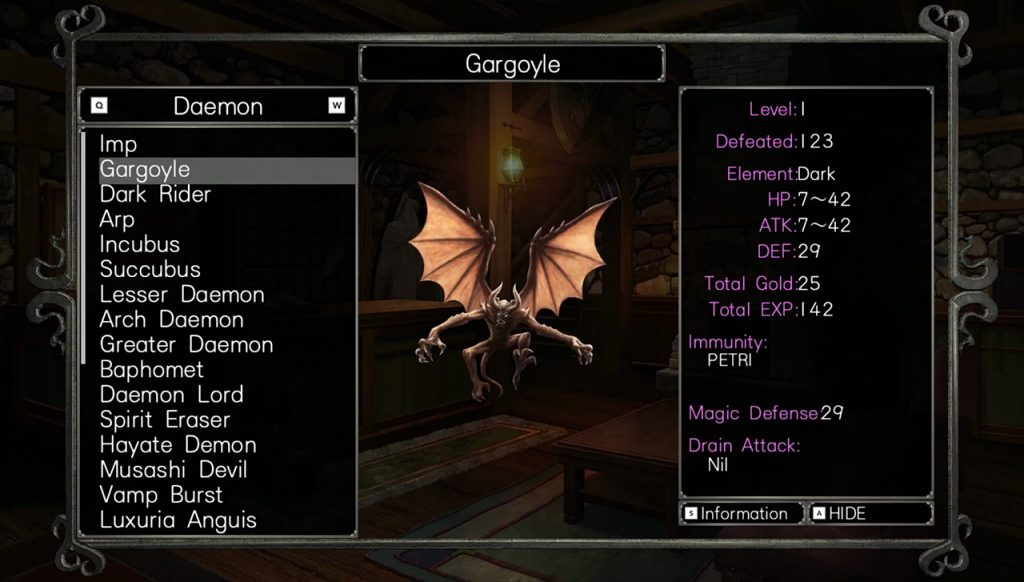This screenshot has height=582, width=1024.
Task: Select the Hayate Demon entry
Action: [178, 445]
